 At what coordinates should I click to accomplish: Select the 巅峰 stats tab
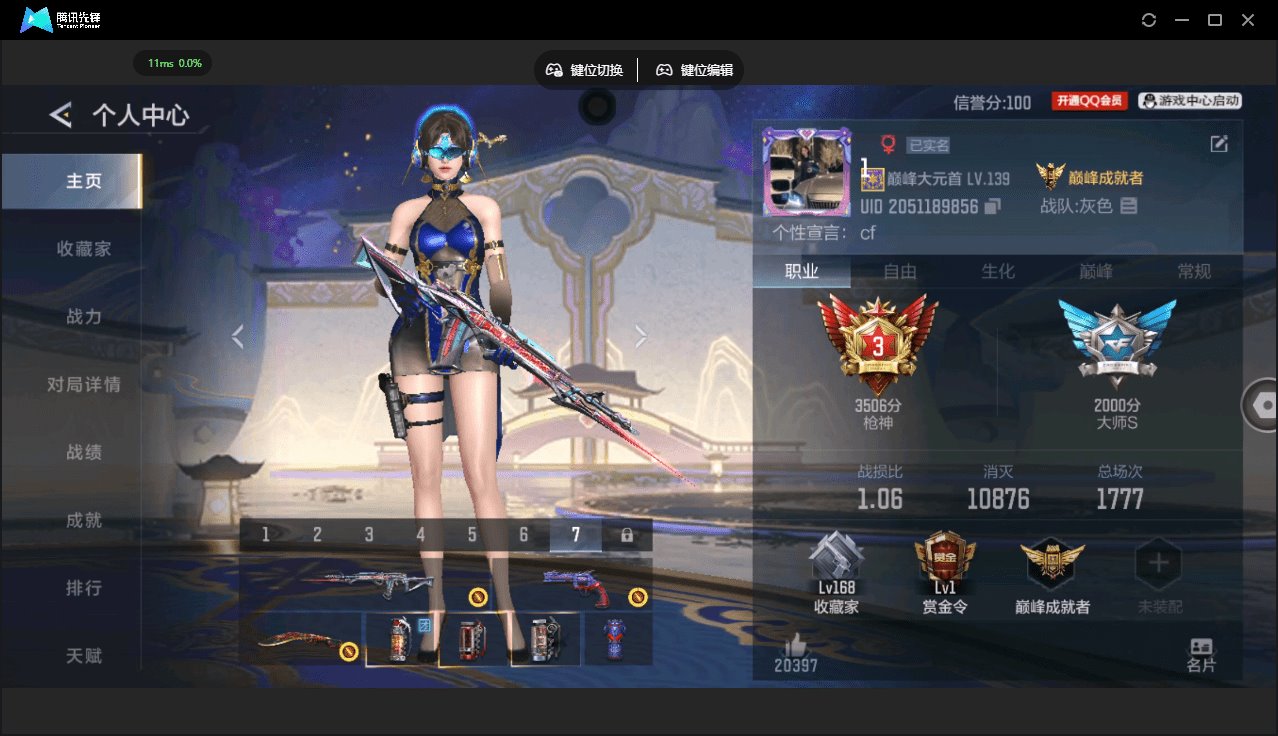coord(1096,272)
